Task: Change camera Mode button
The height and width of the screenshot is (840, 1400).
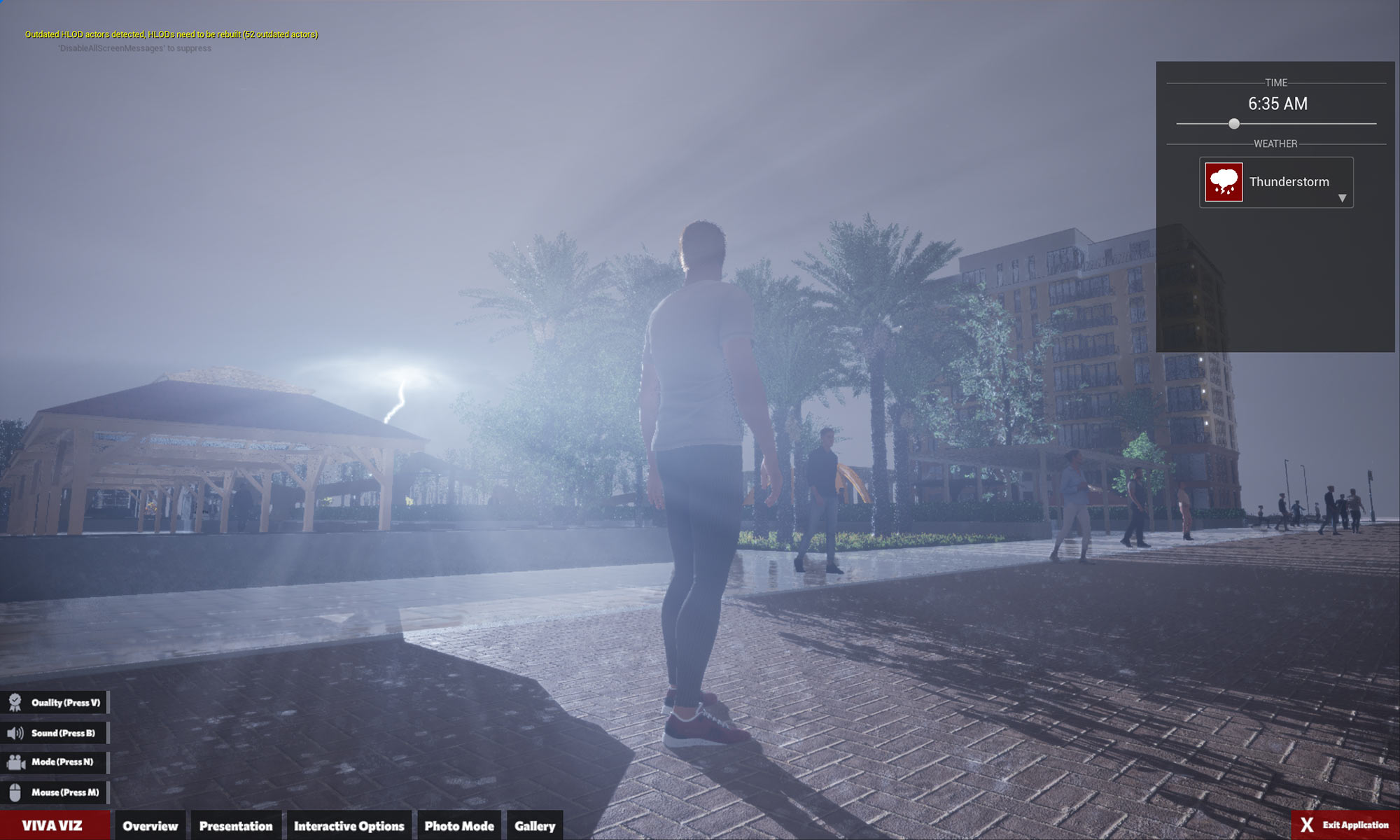Action: pos(55,762)
